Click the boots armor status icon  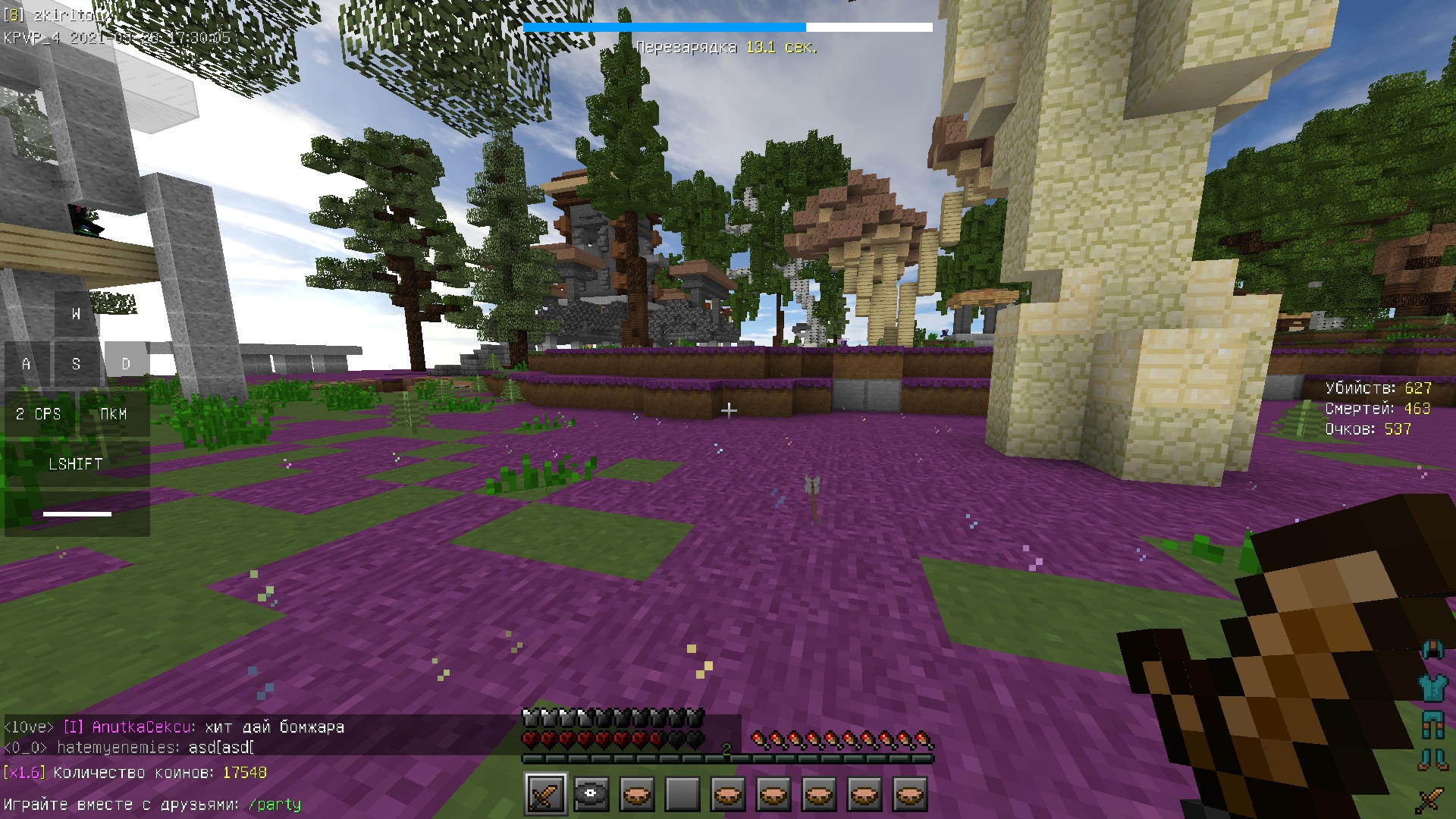pyautogui.click(x=1432, y=759)
